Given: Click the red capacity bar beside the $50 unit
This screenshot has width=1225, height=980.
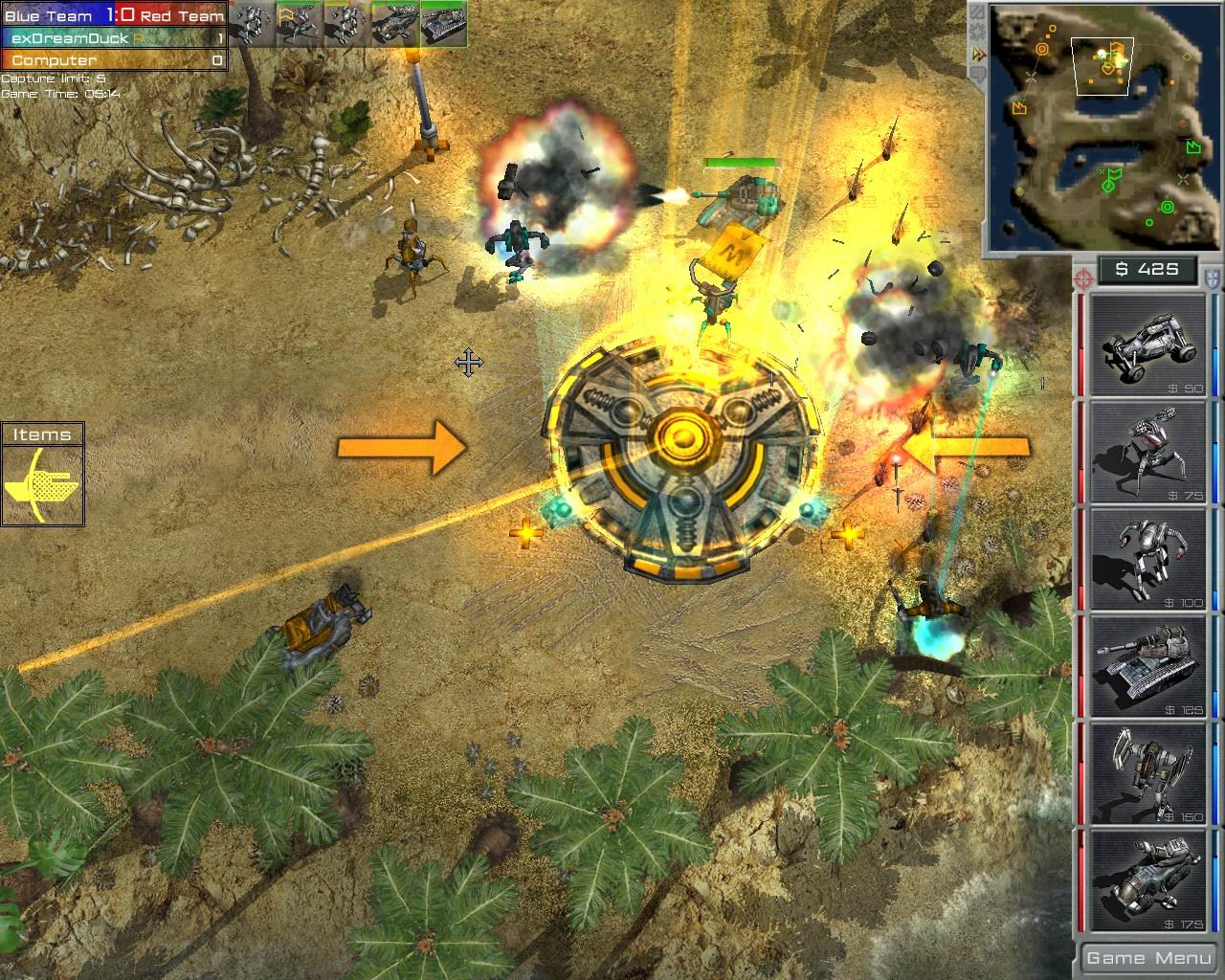Looking at the screenshot, I should click(1081, 345).
